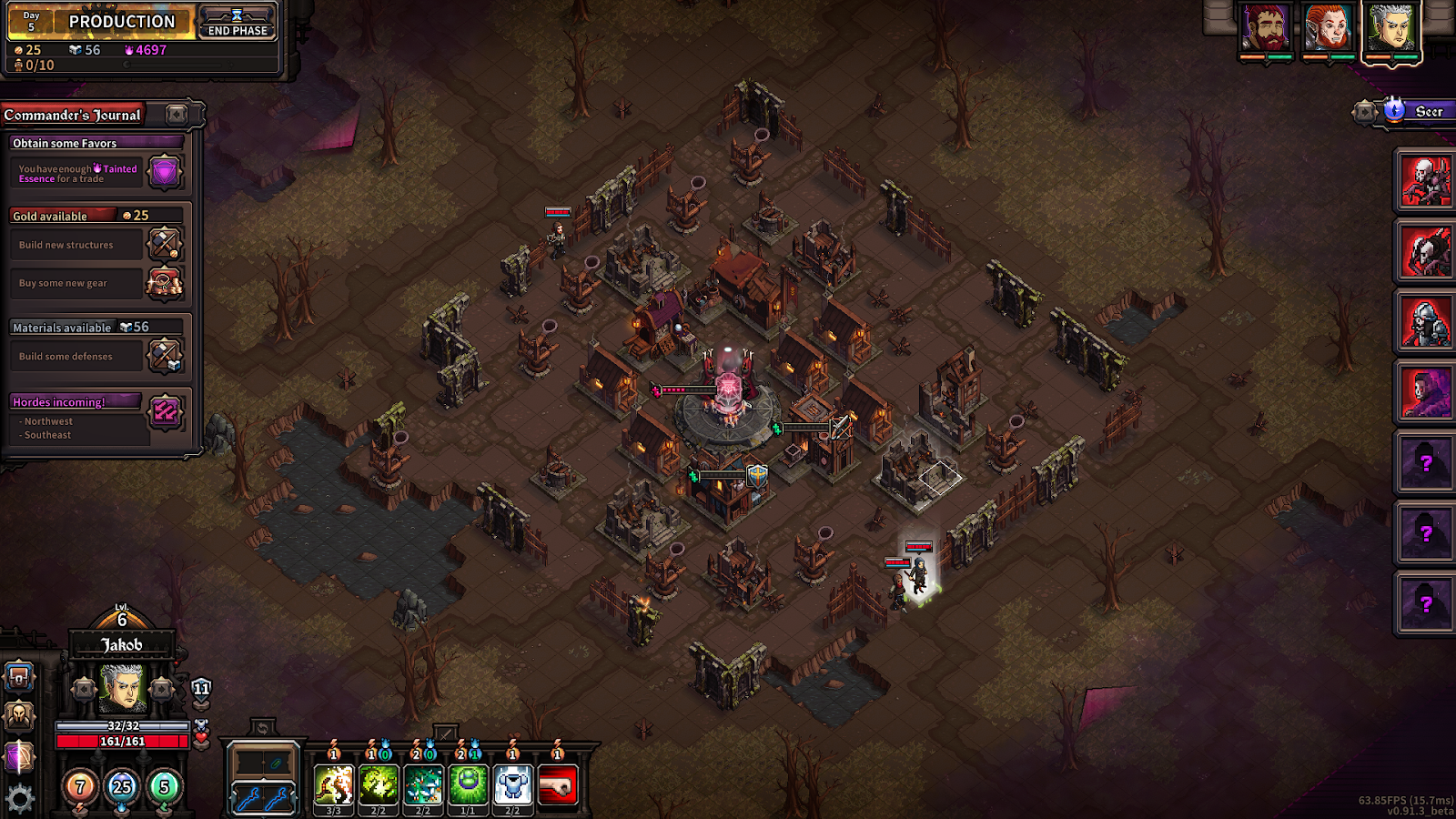Inspect the top skull enemy portrait
1456x819 pixels.
click(x=1425, y=180)
